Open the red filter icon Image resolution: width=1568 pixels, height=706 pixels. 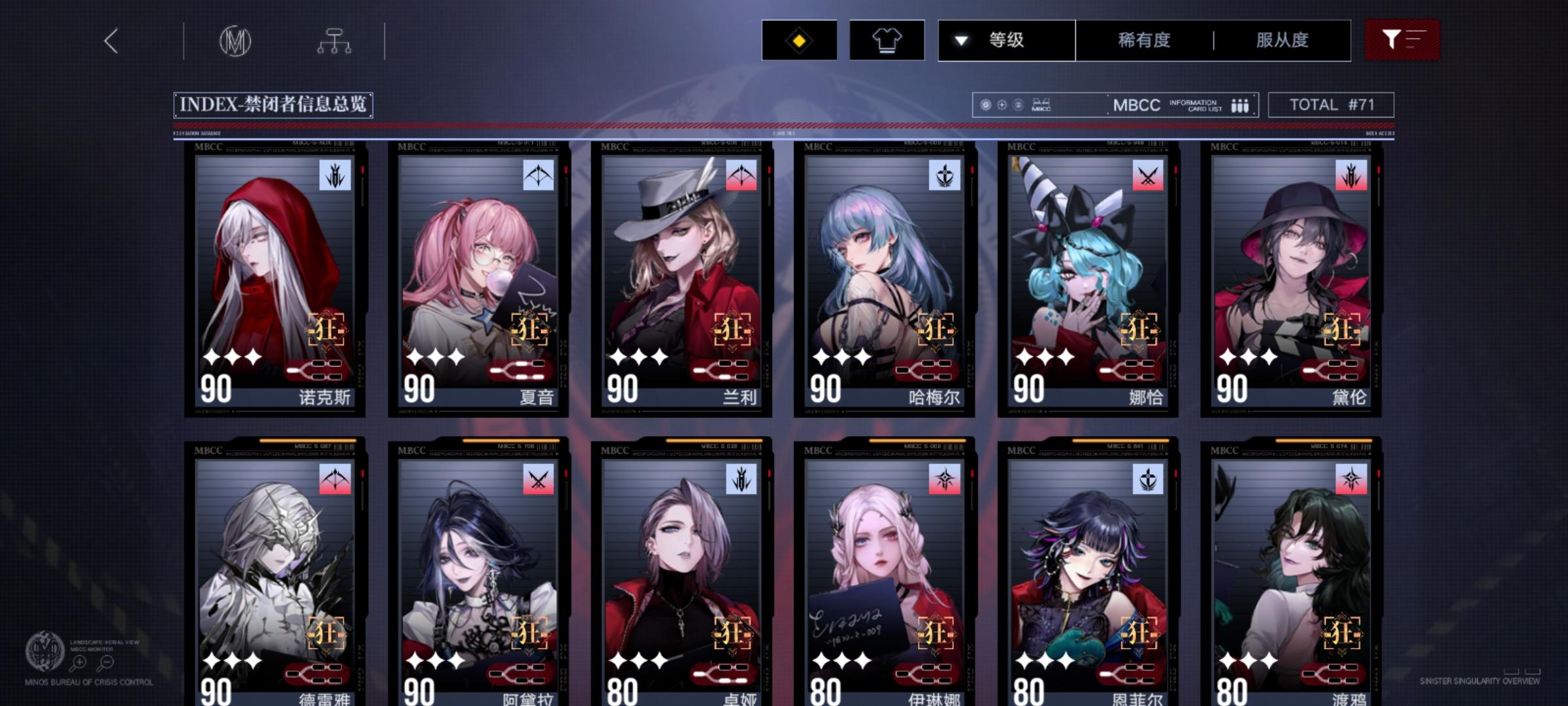coord(1400,40)
